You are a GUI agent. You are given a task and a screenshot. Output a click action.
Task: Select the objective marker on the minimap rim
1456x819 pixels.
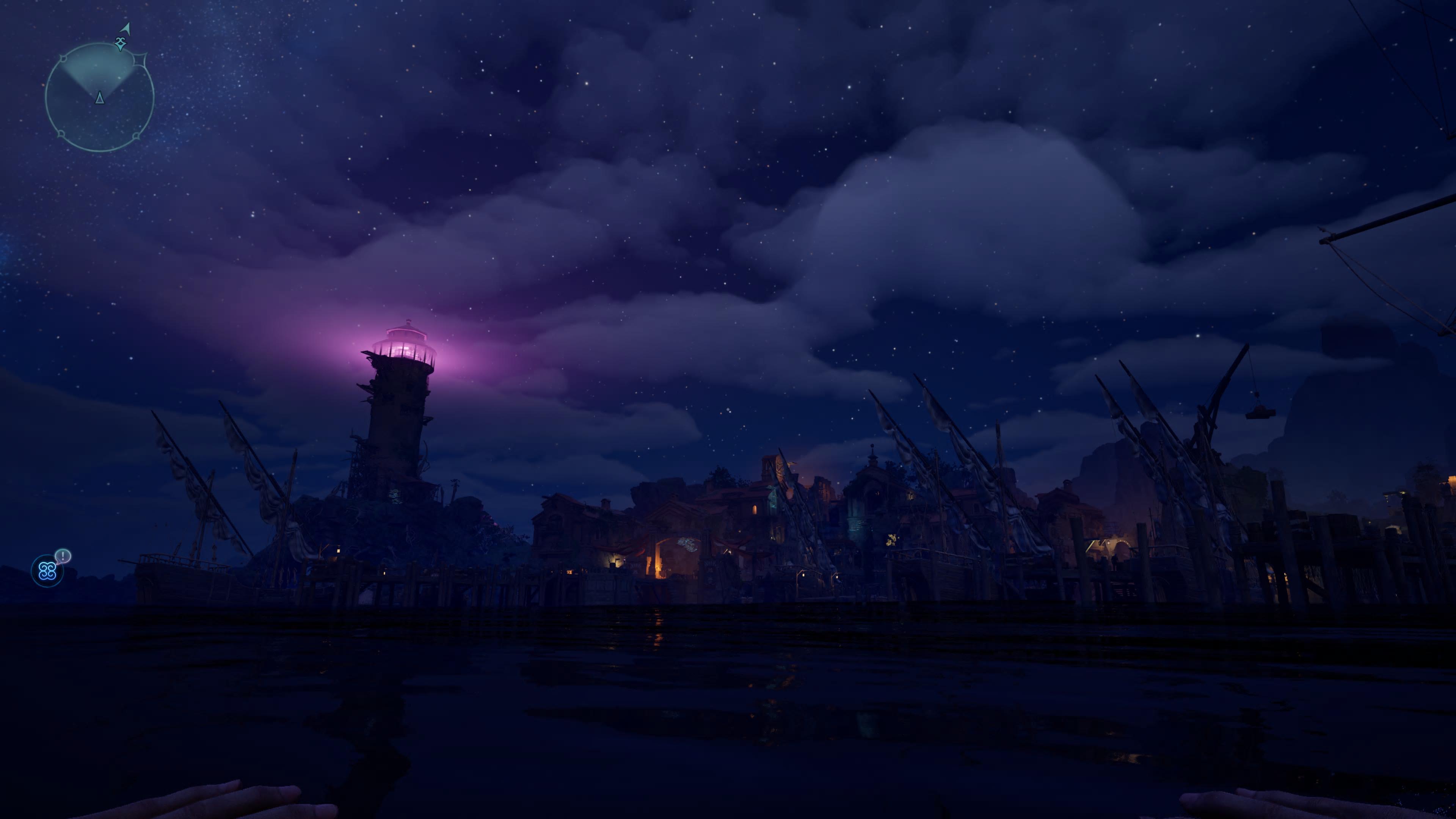coord(120,44)
